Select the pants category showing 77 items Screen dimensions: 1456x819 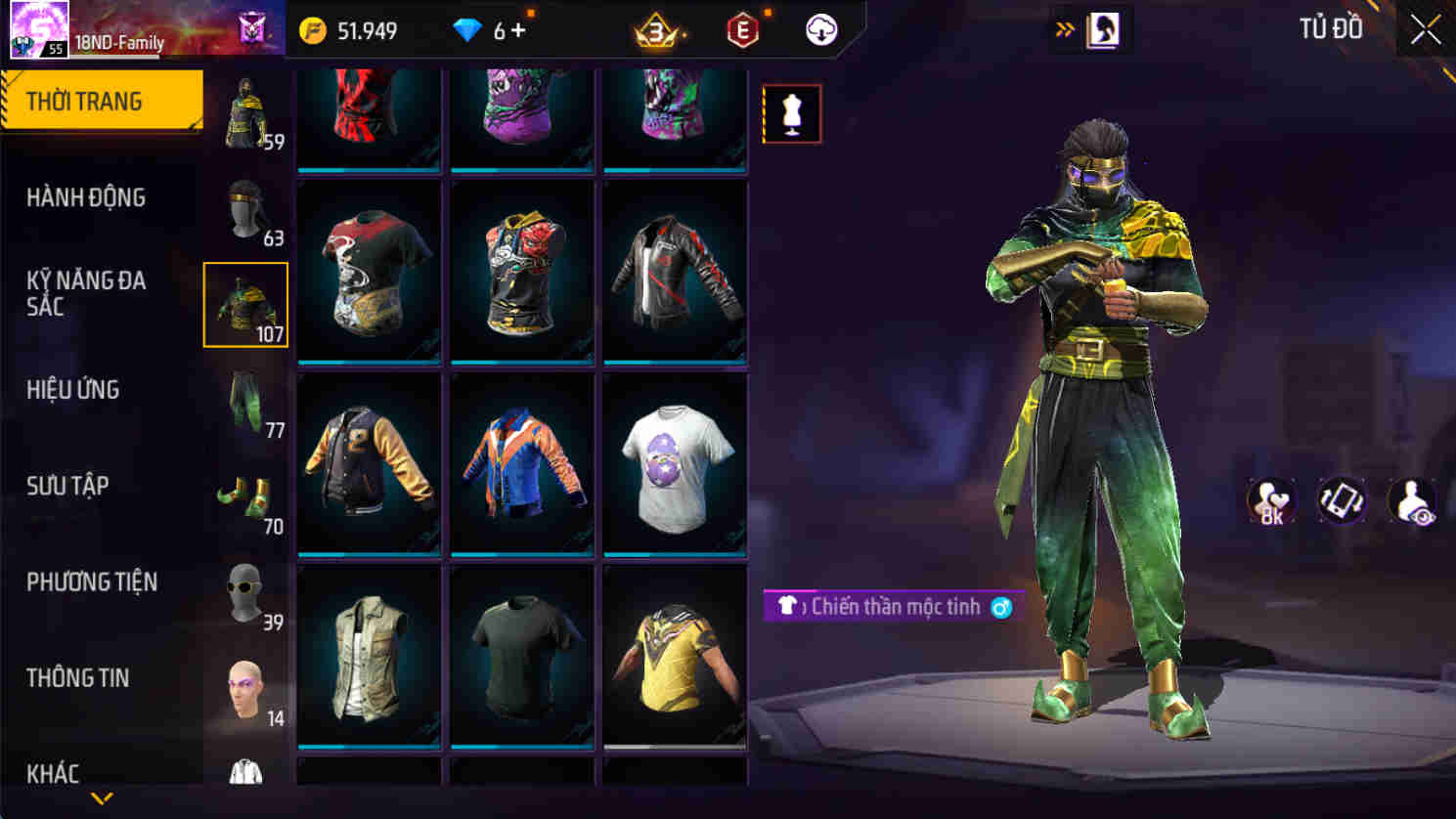point(243,403)
